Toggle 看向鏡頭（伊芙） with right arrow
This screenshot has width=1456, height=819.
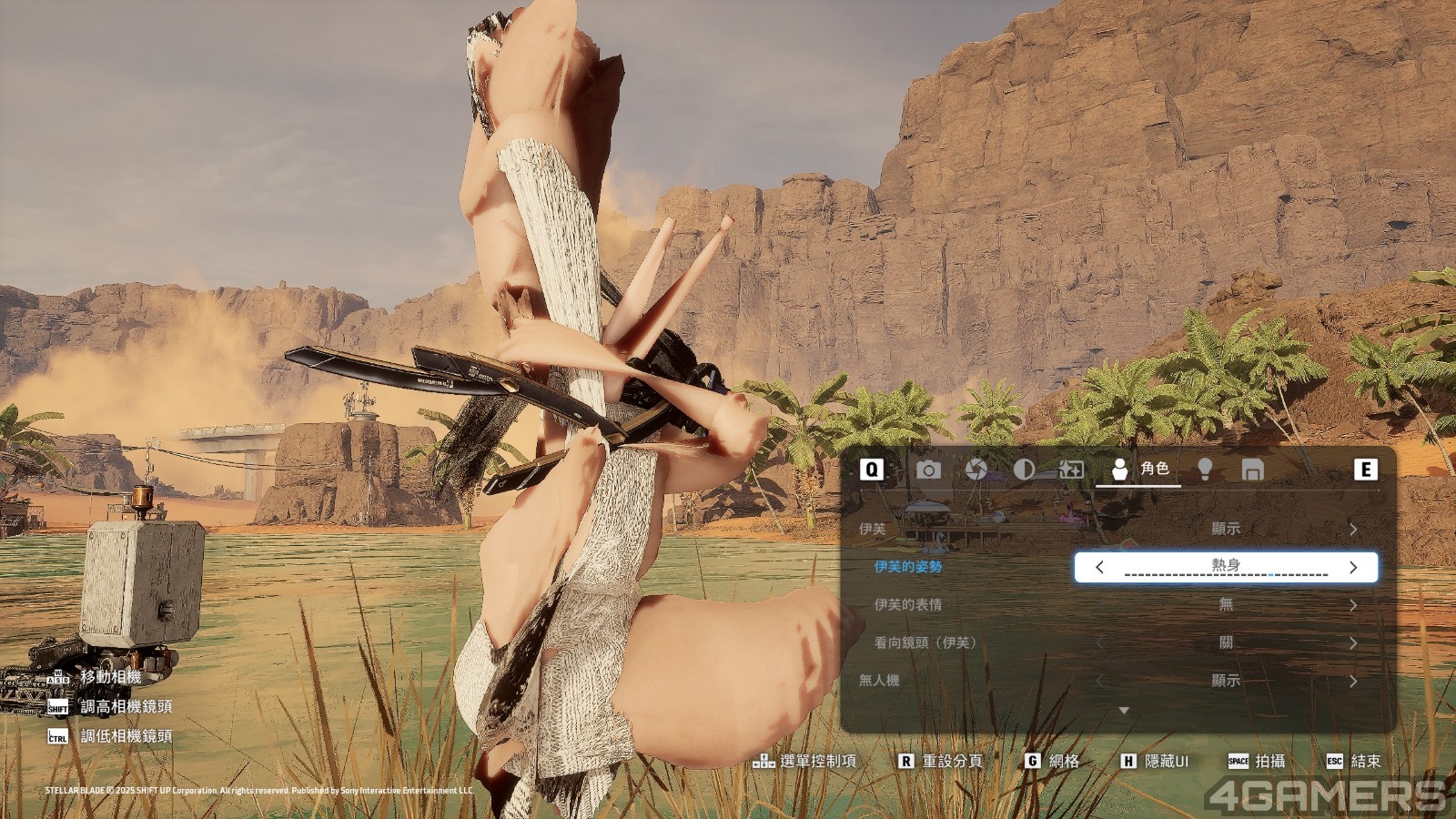(1353, 643)
